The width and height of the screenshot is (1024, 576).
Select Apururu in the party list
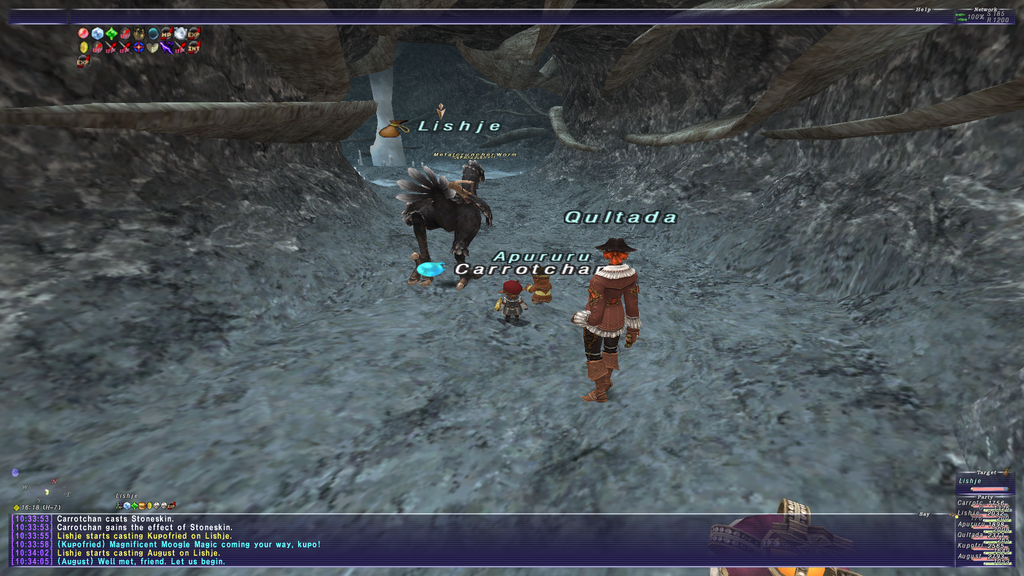(x=984, y=524)
